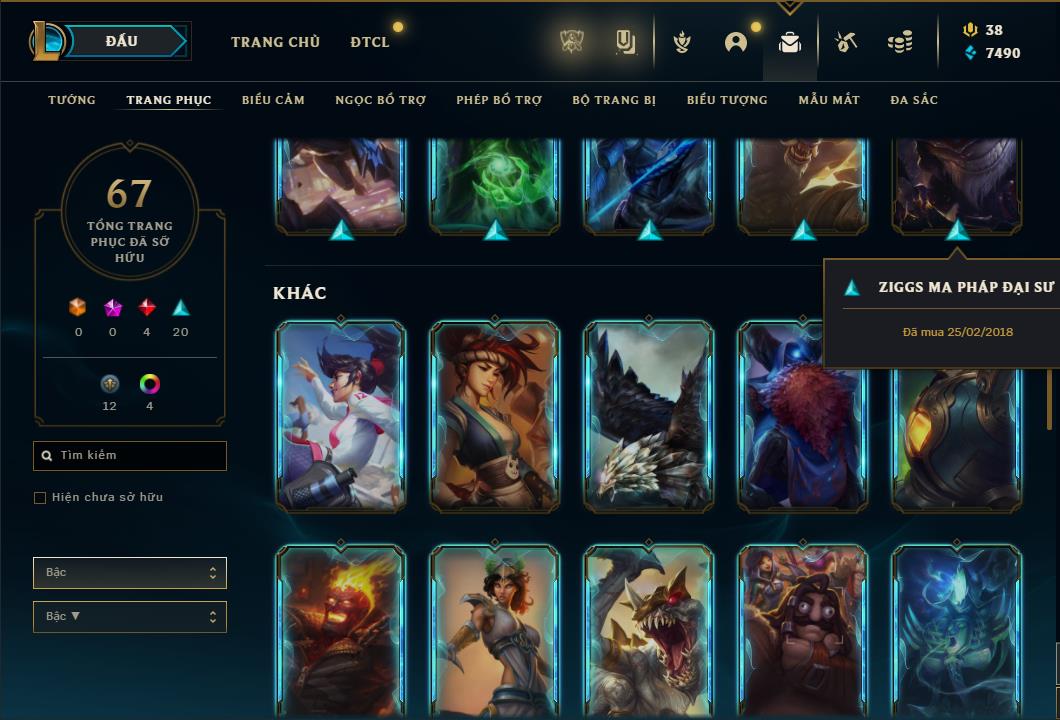The image size is (1060, 720).
Task: Switch to BỘ TRANG BỊ item sets tab
Action: (614, 100)
